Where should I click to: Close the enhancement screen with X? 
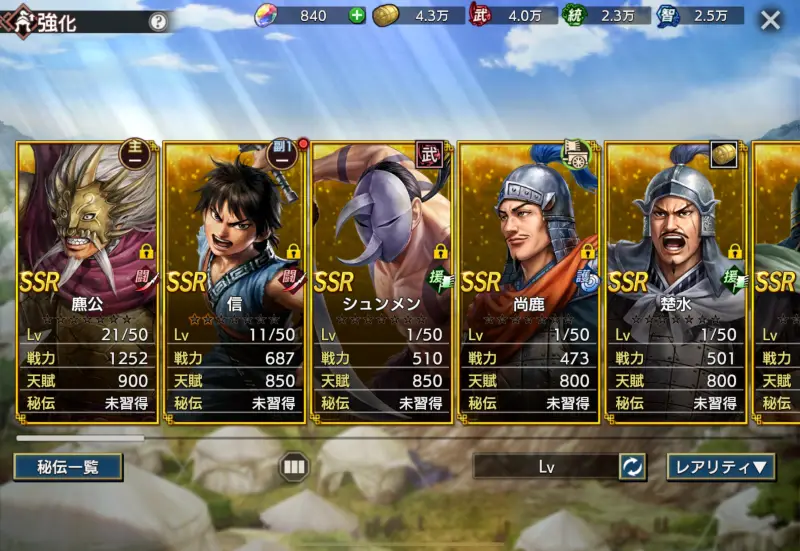tap(770, 20)
